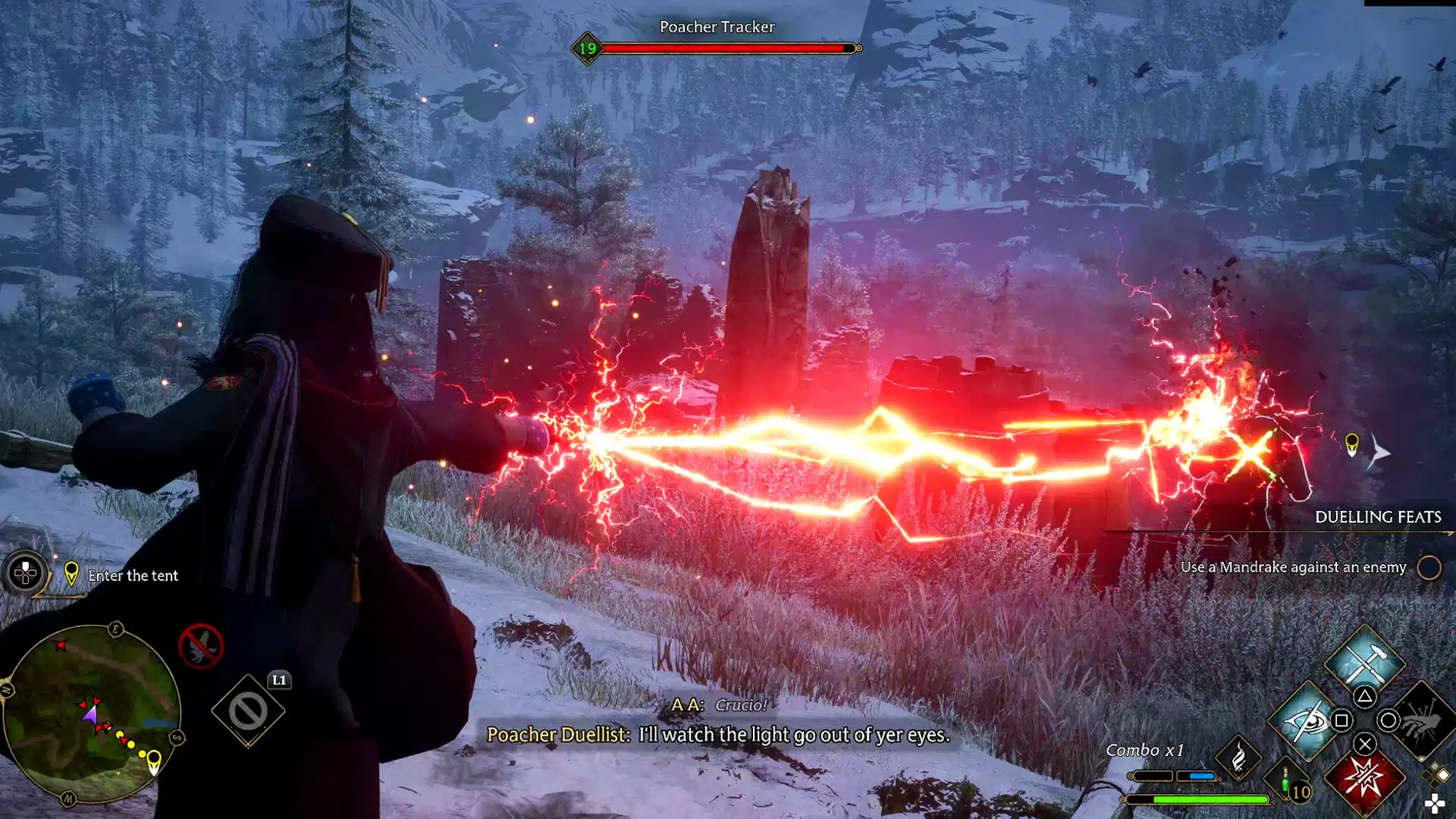This screenshot has width=1456, height=819.
Task: Click the quest tracker d-pad emblem
Action: [x=26, y=573]
